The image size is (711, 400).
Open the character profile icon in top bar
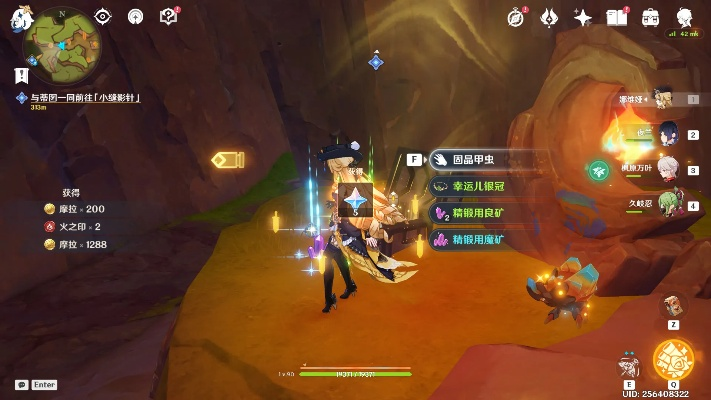(685, 17)
